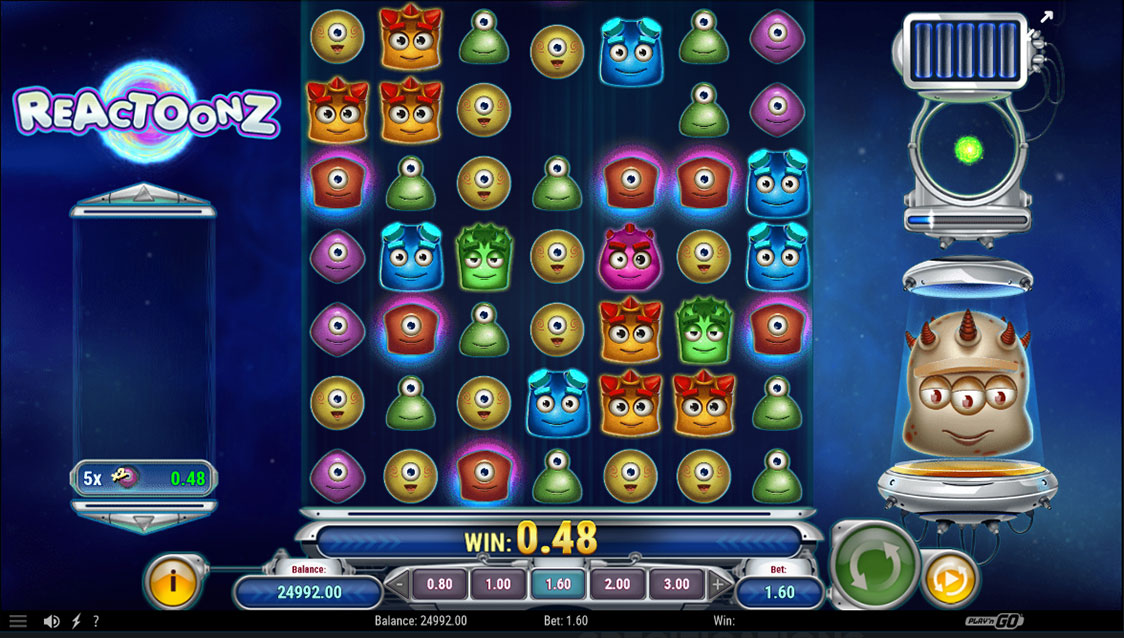Switch the bet to 3.00
The width and height of the screenshot is (1124, 638).
pos(676,584)
